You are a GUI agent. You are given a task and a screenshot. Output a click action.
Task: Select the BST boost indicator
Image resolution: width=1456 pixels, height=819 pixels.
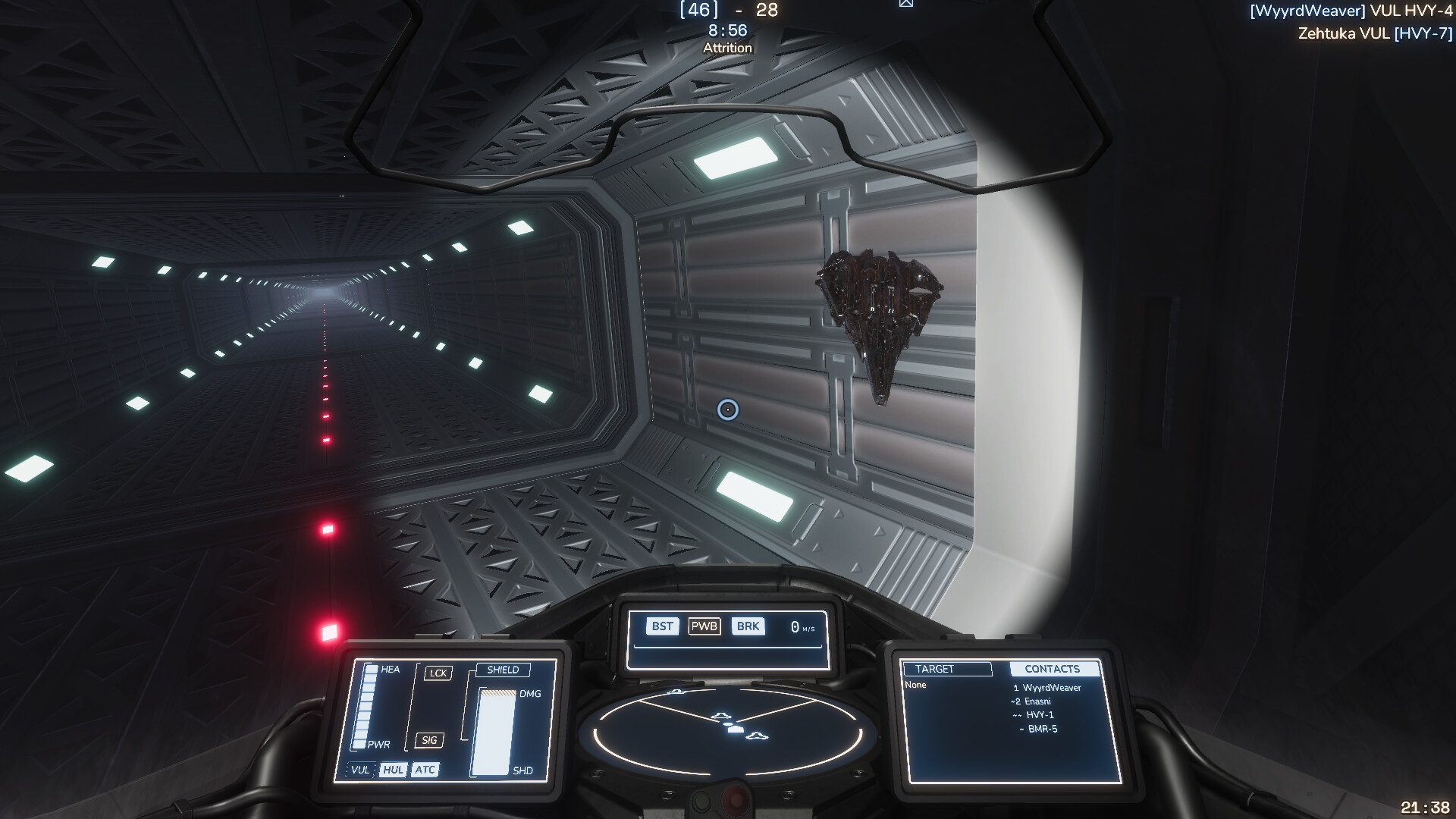coord(661,626)
